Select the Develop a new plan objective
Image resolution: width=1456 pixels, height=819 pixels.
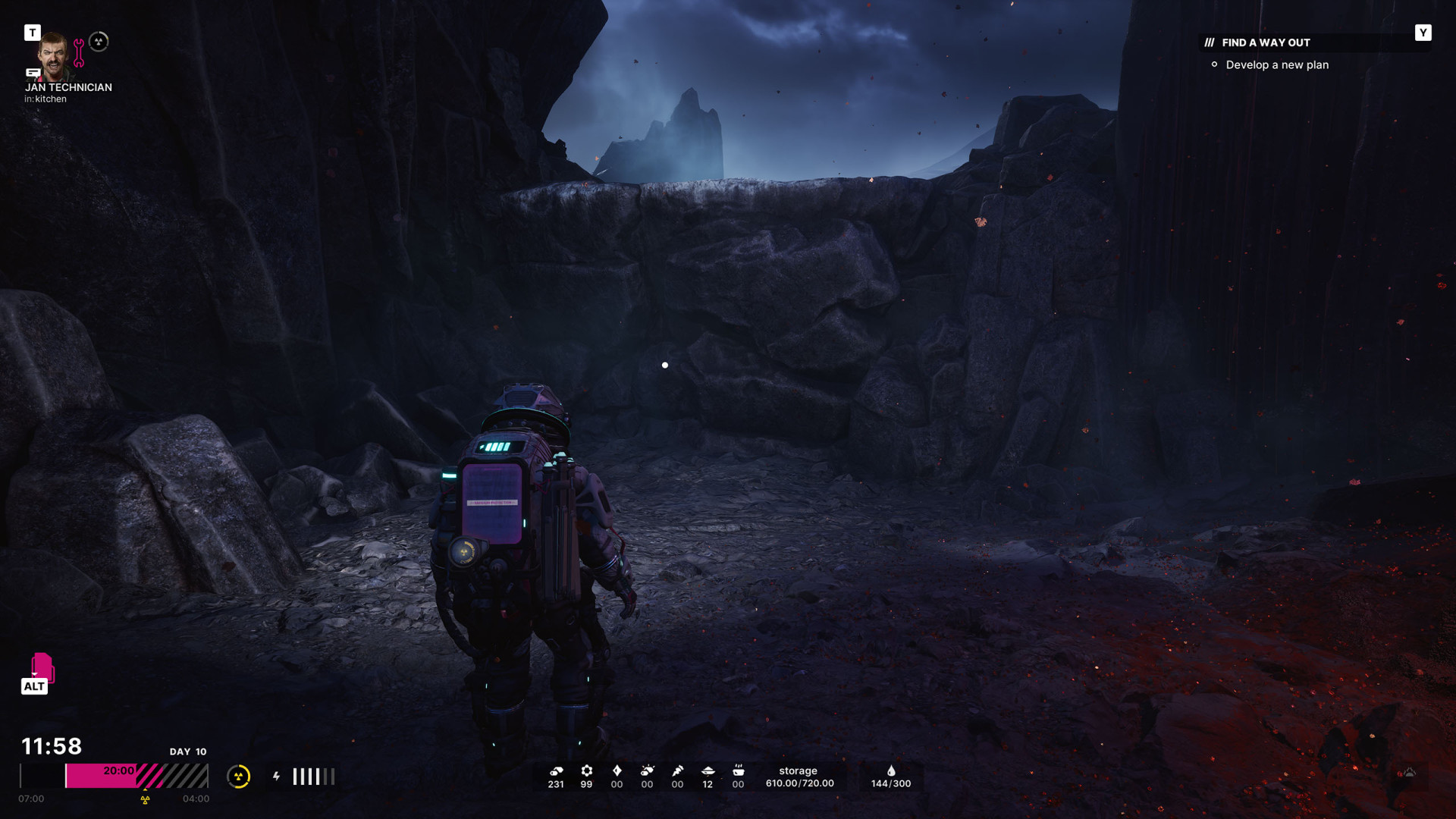coord(1276,65)
